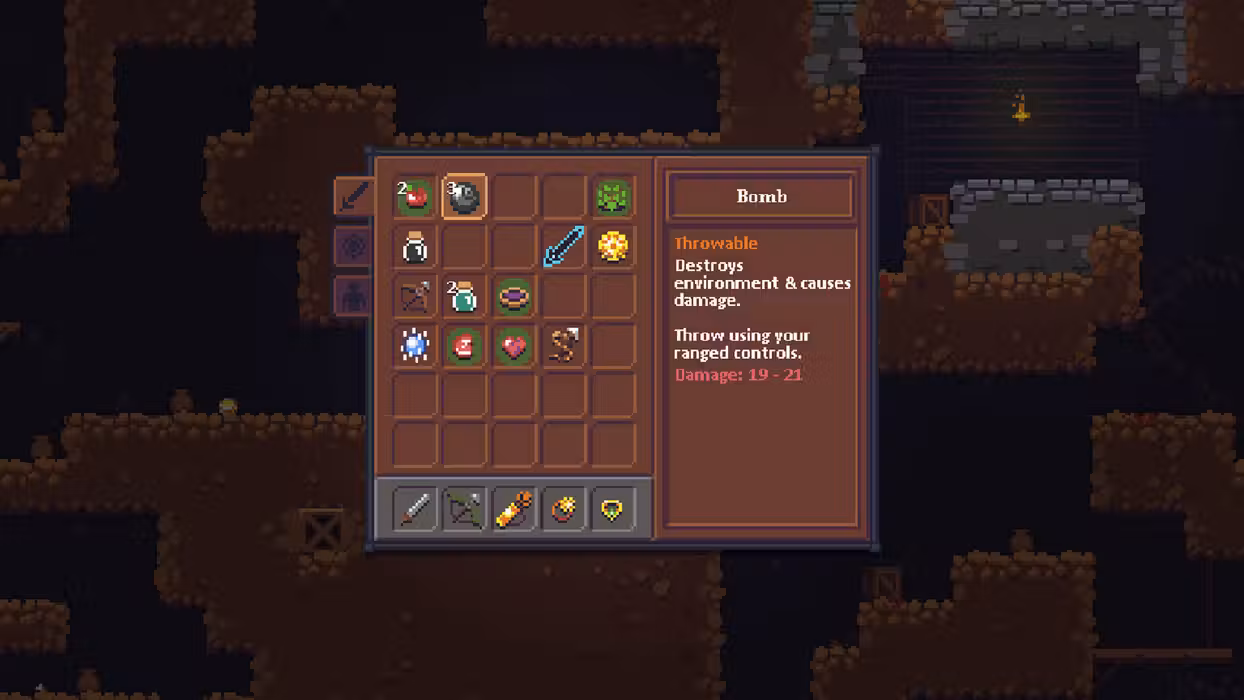Click the equipped gold amulet slot

[x=613, y=510]
